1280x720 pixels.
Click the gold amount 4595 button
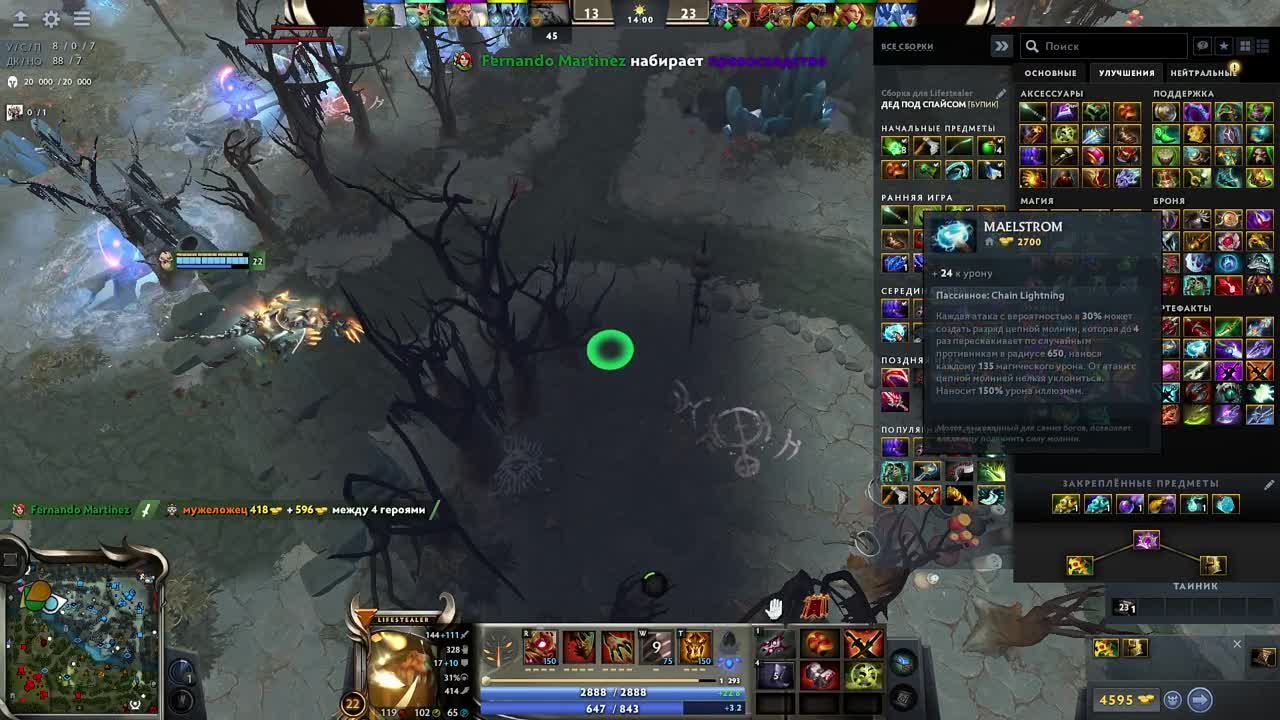pyautogui.click(x=1126, y=700)
